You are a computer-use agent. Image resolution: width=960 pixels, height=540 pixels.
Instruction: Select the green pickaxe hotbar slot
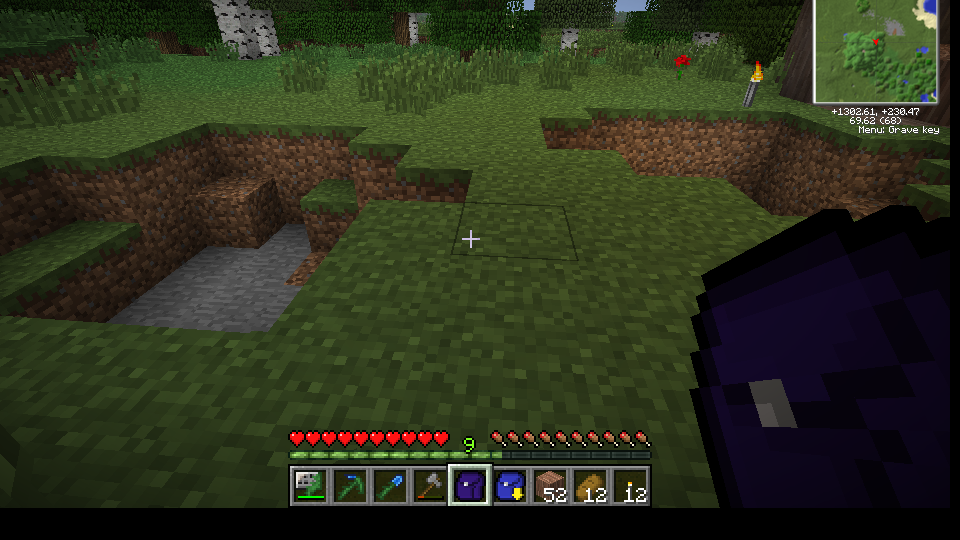pos(349,486)
